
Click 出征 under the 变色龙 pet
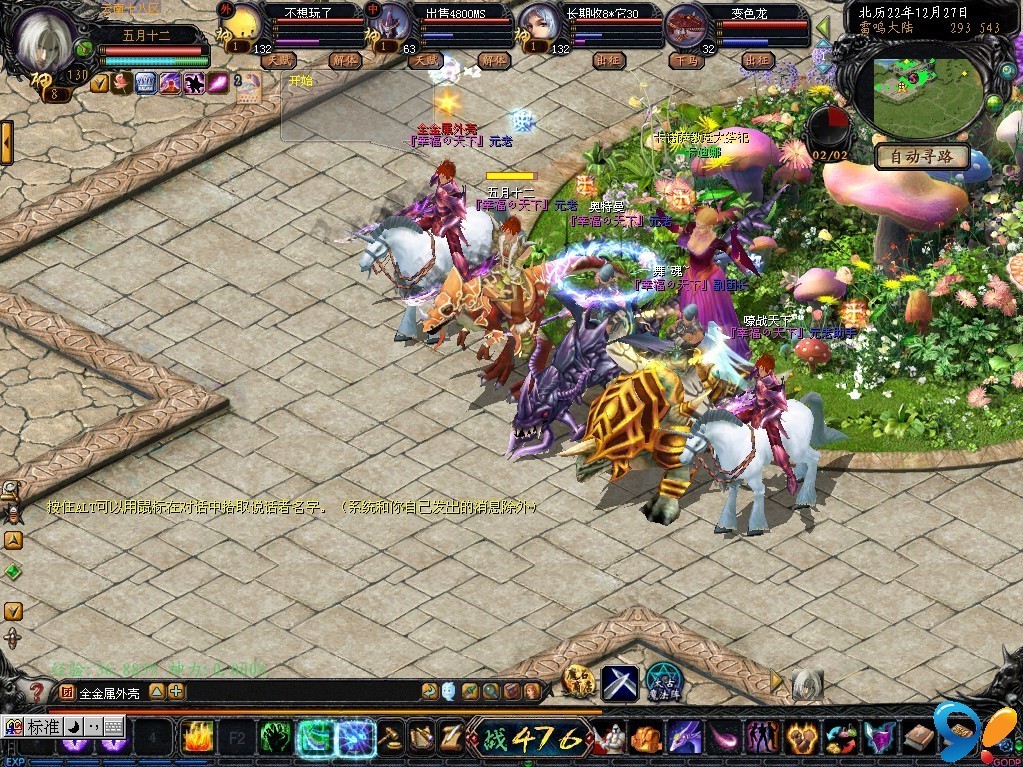[757, 60]
